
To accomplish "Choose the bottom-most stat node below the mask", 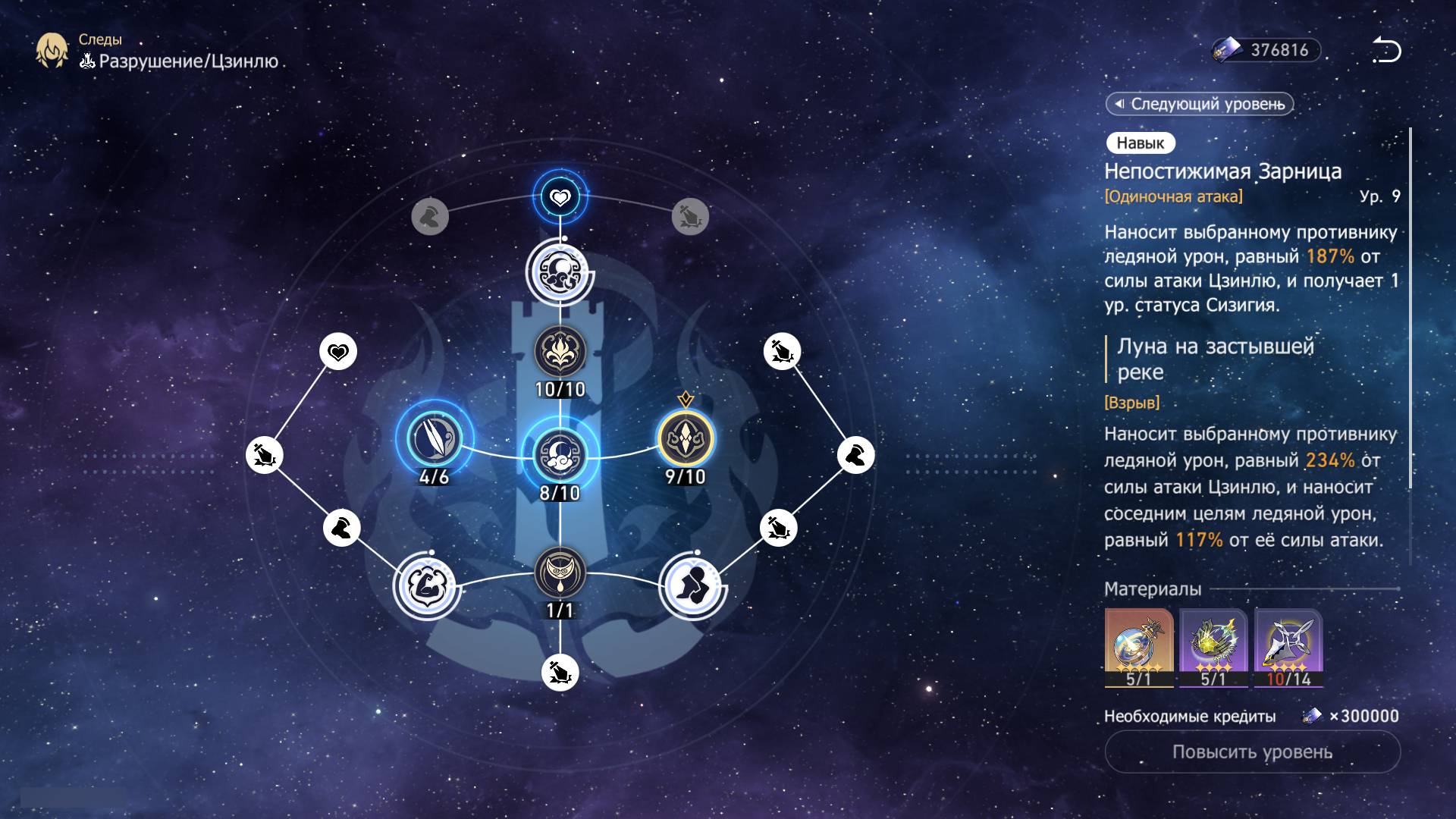I will [x=560, y=673].
